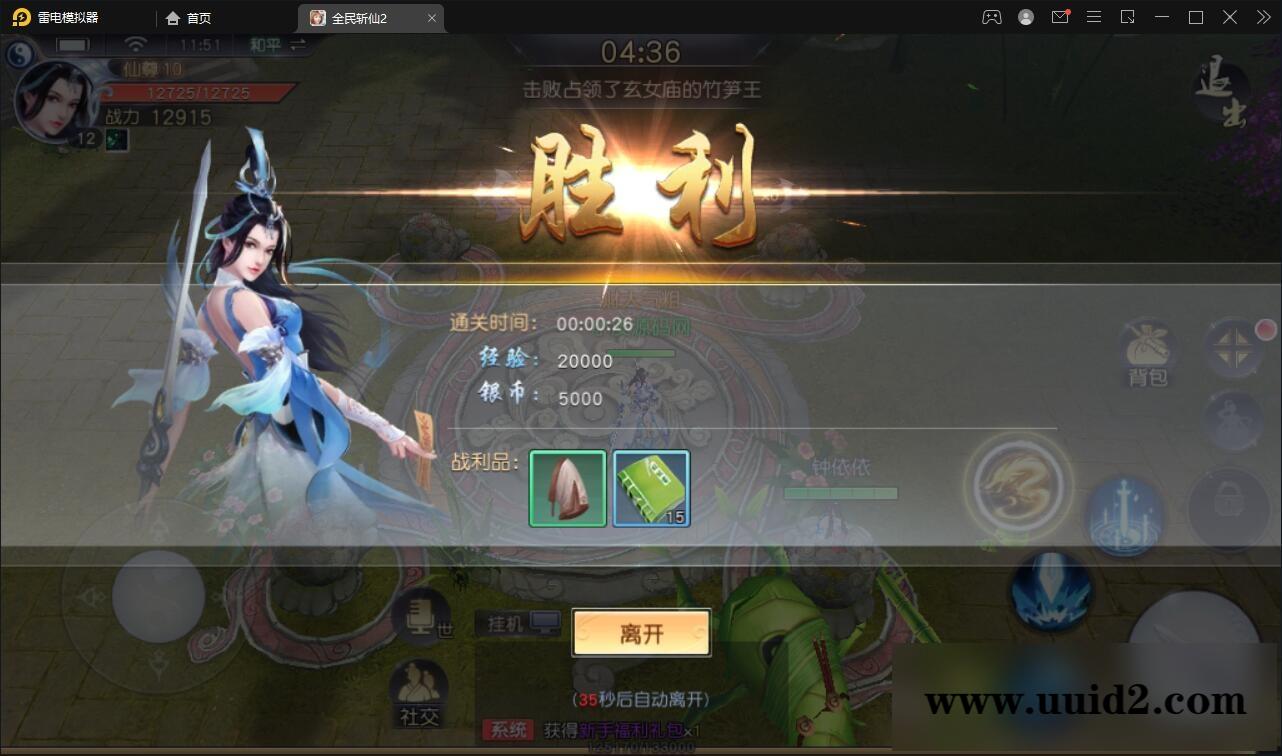Expand the toolbar with the double-arrow chevron

(x=1262, y=17)
